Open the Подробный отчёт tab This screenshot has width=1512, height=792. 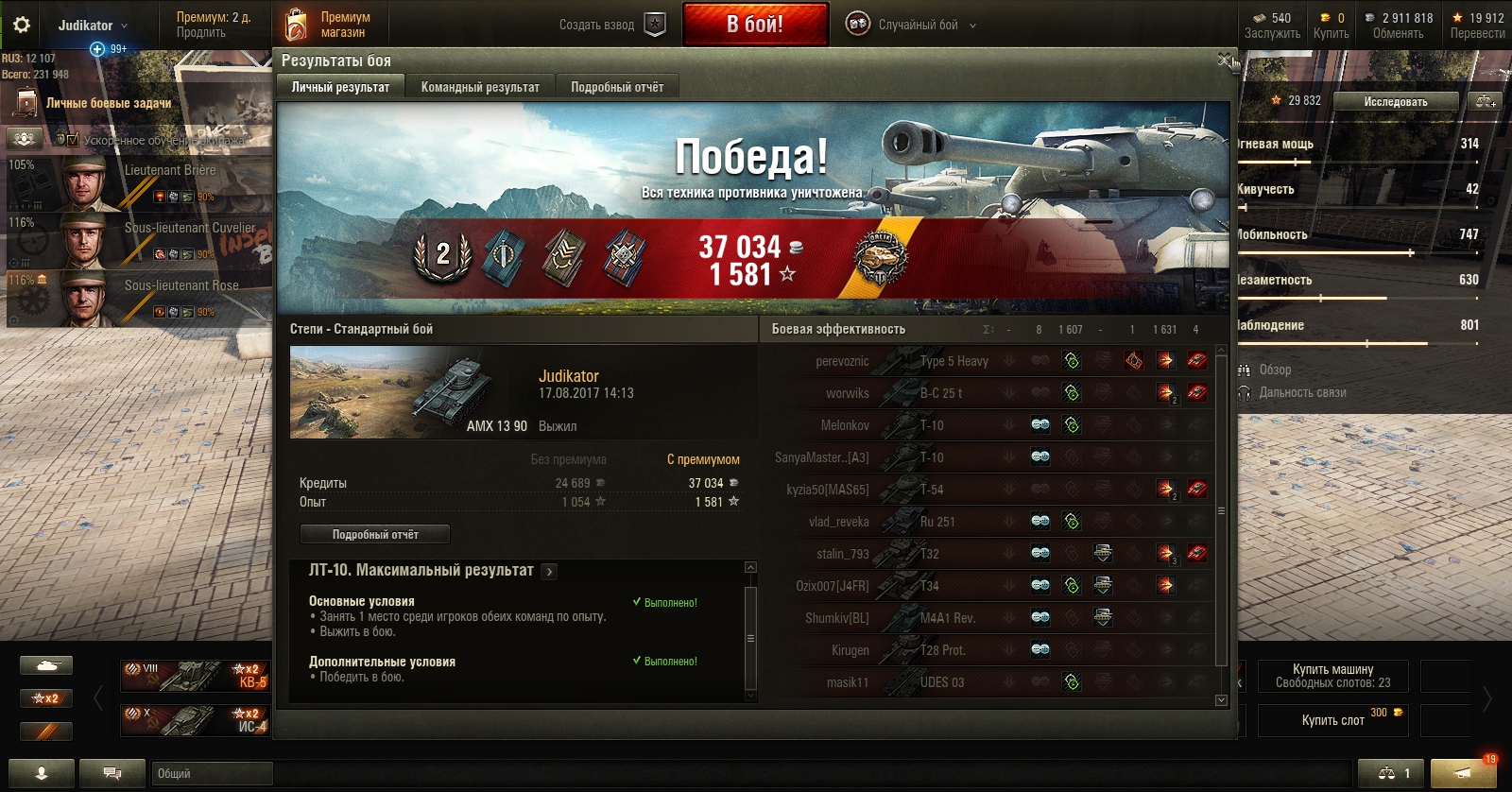tap(617, 87)
